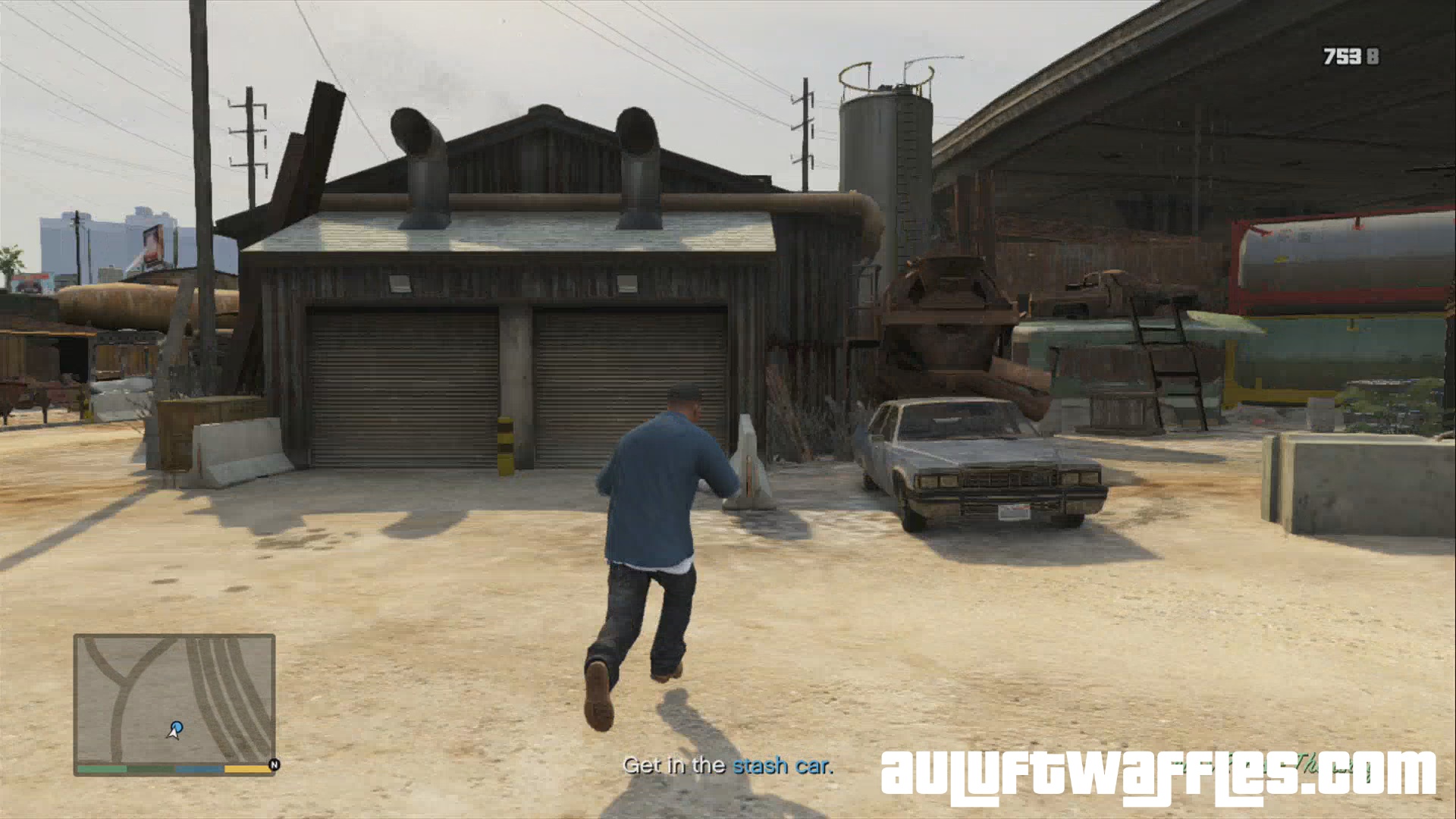The width and height of the screenshot is (1456, 819).
Task: Click the white character marker cursor on minimap
Action: tap(173, 734)
